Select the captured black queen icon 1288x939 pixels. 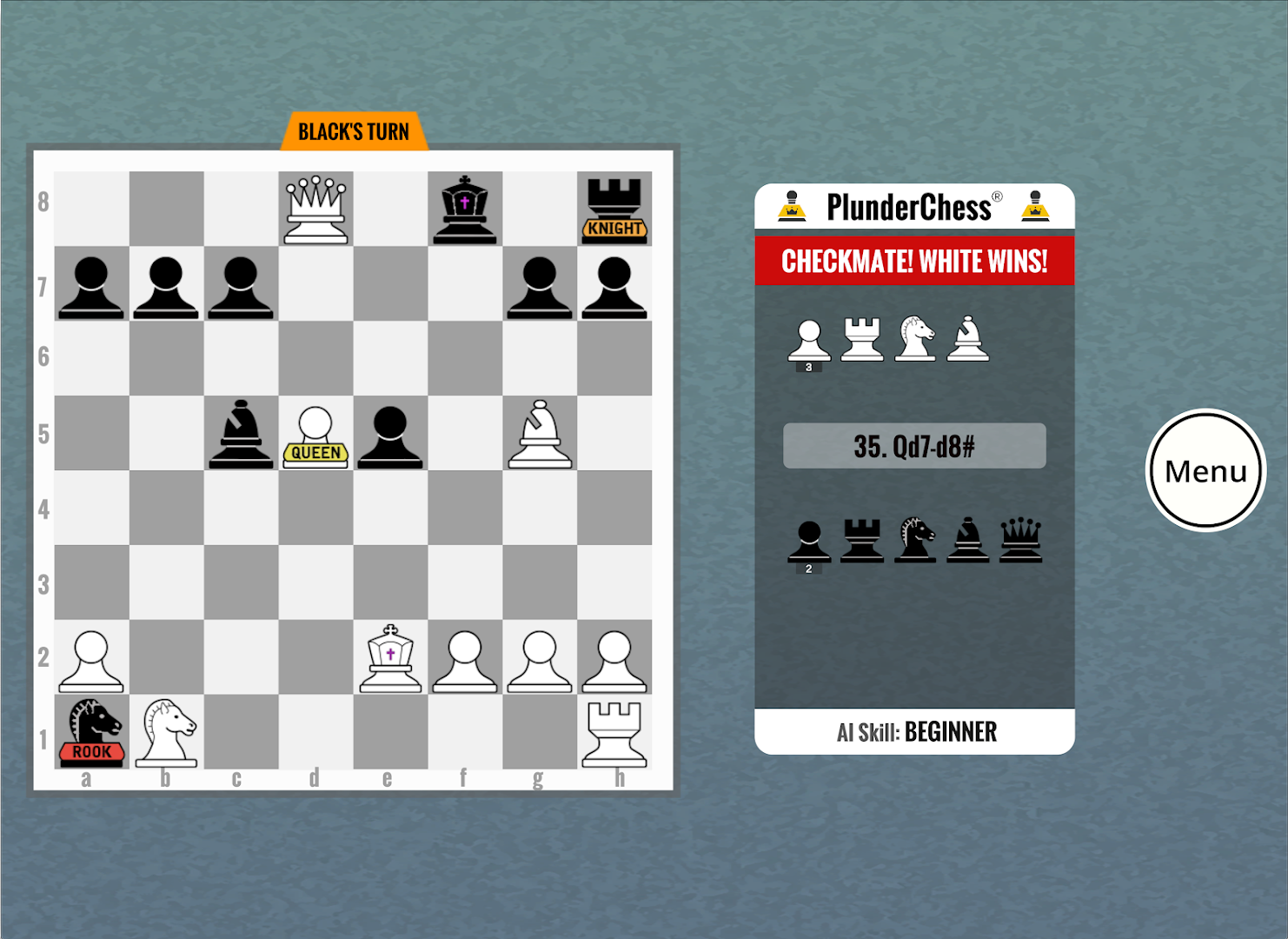click(x=1021, y=539)
